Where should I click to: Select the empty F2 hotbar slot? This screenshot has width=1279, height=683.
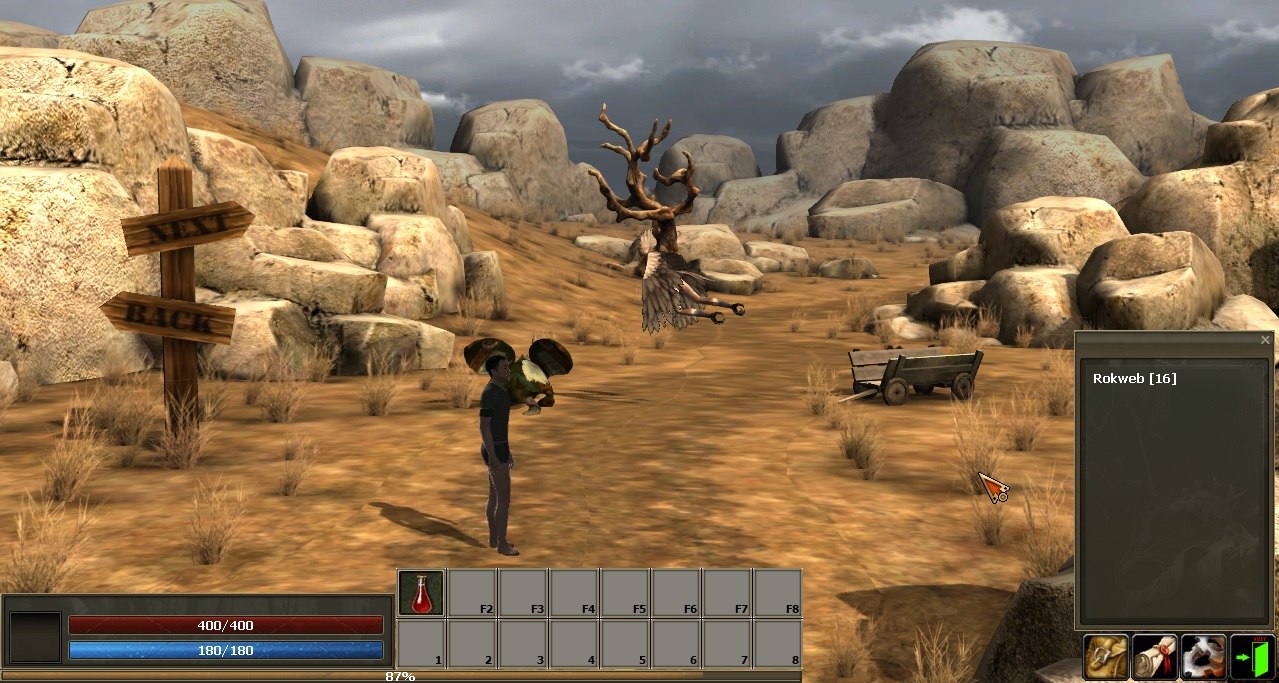[472, 593]
